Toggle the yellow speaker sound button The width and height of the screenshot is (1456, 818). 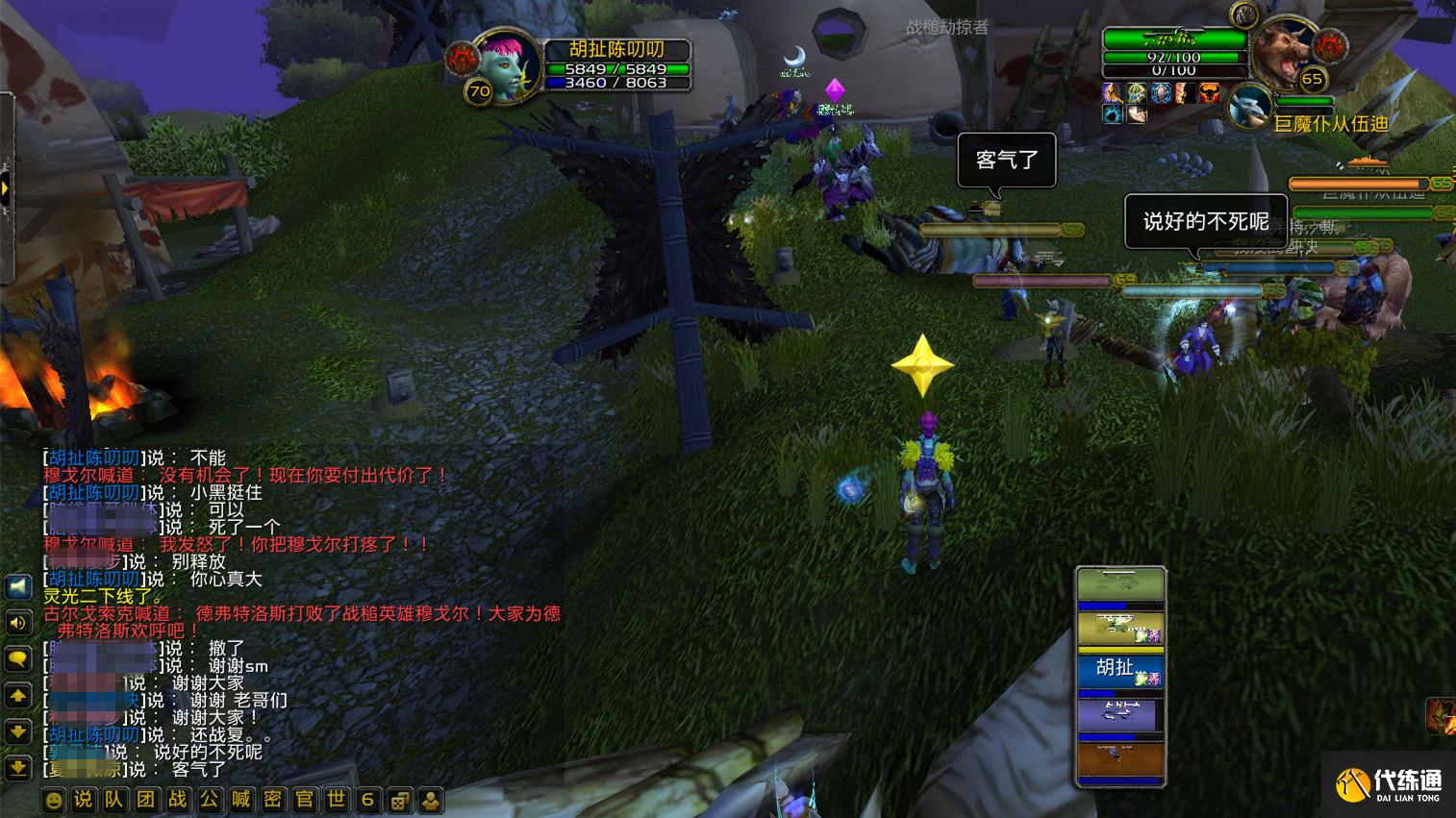point(18,623)
